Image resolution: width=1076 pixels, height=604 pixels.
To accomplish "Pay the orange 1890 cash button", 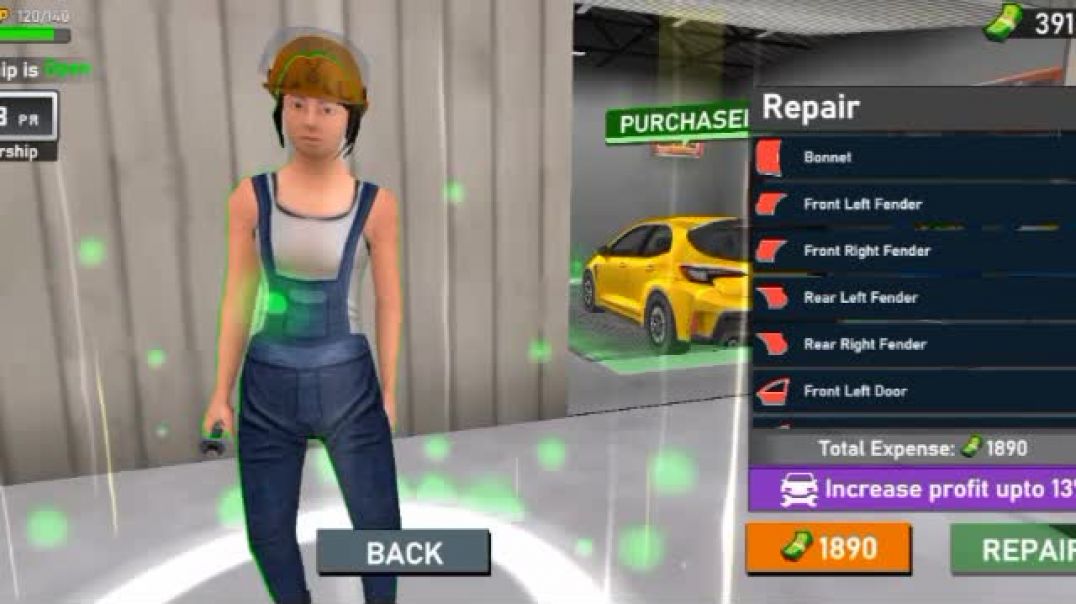I will tap(828, 548).
